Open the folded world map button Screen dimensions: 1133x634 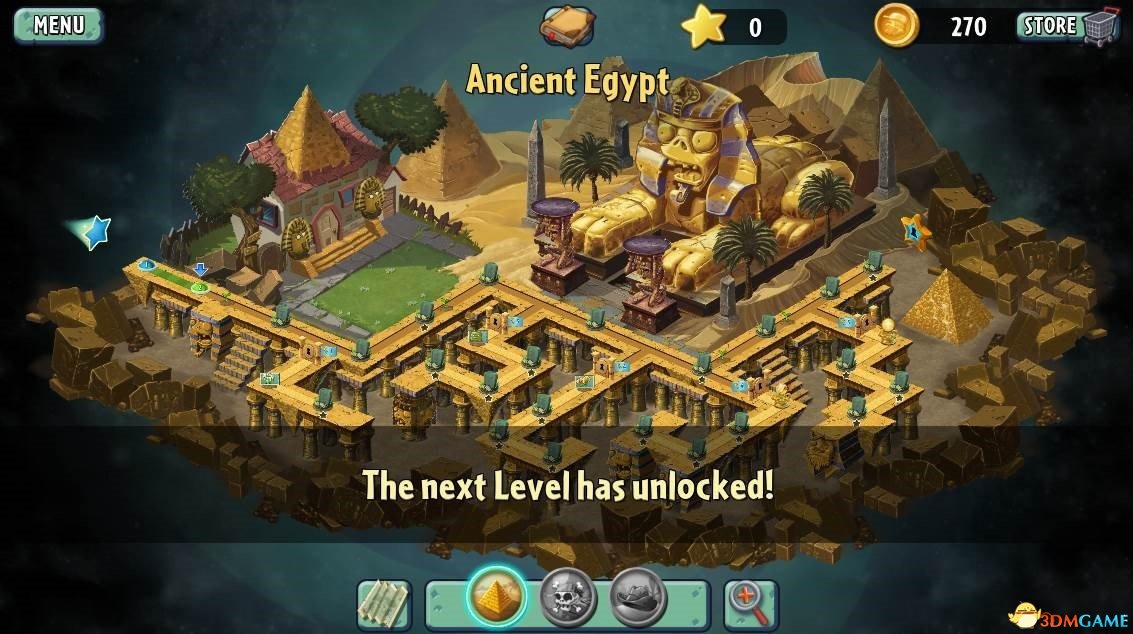coord(384,604)
